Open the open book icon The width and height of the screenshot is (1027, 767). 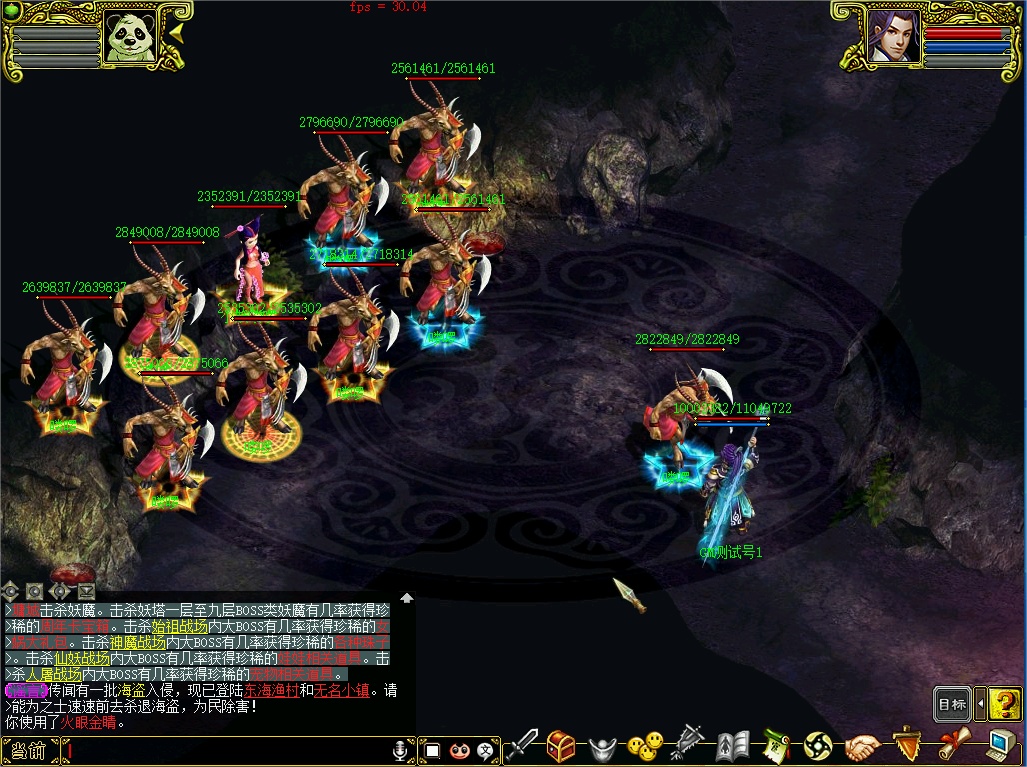pos(733,746)
